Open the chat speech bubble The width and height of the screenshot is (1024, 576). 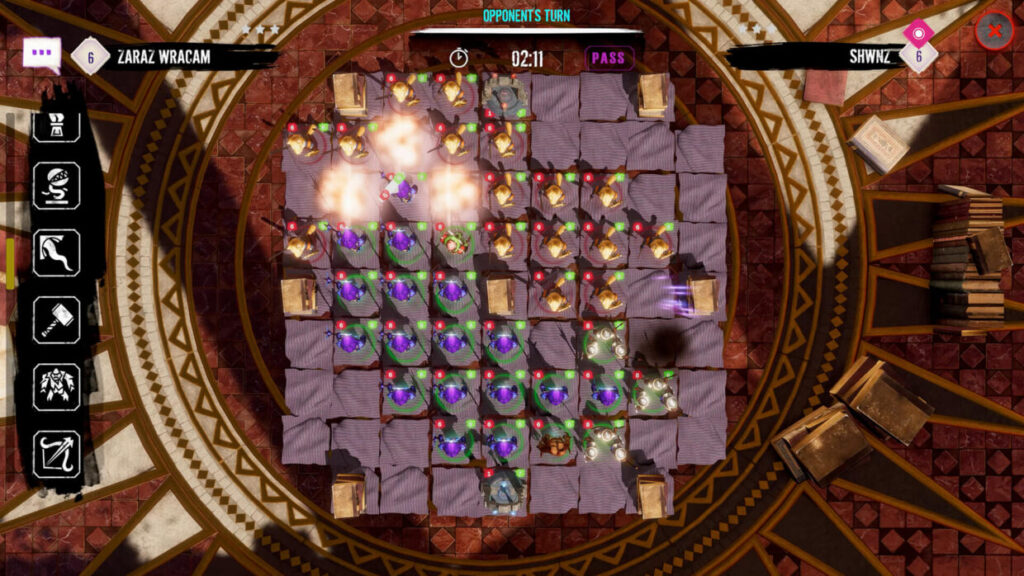[42, 54]
